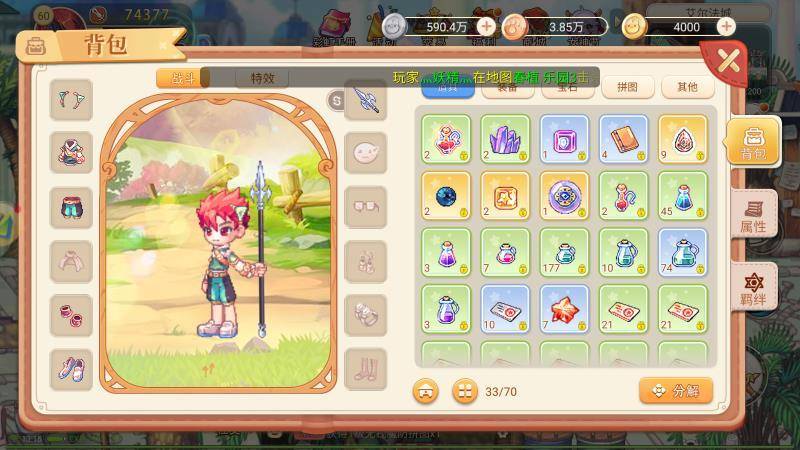Add silver currency with plus button
This screenshot has width=800, height=450.
click(486, 26)
